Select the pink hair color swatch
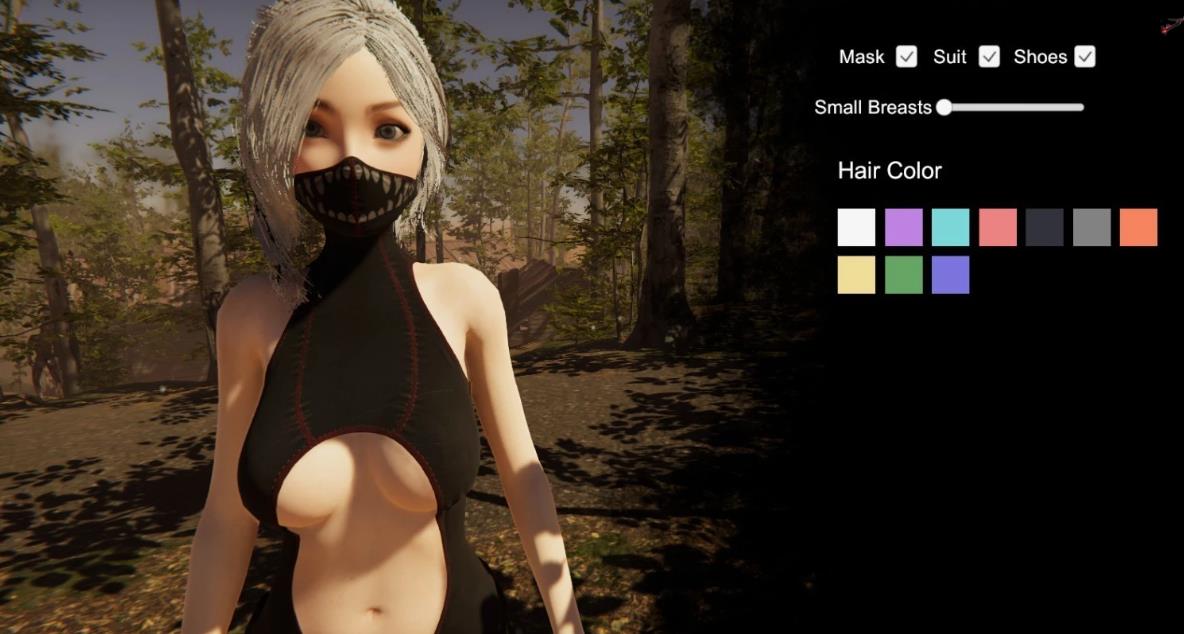 tap(997, 227)
